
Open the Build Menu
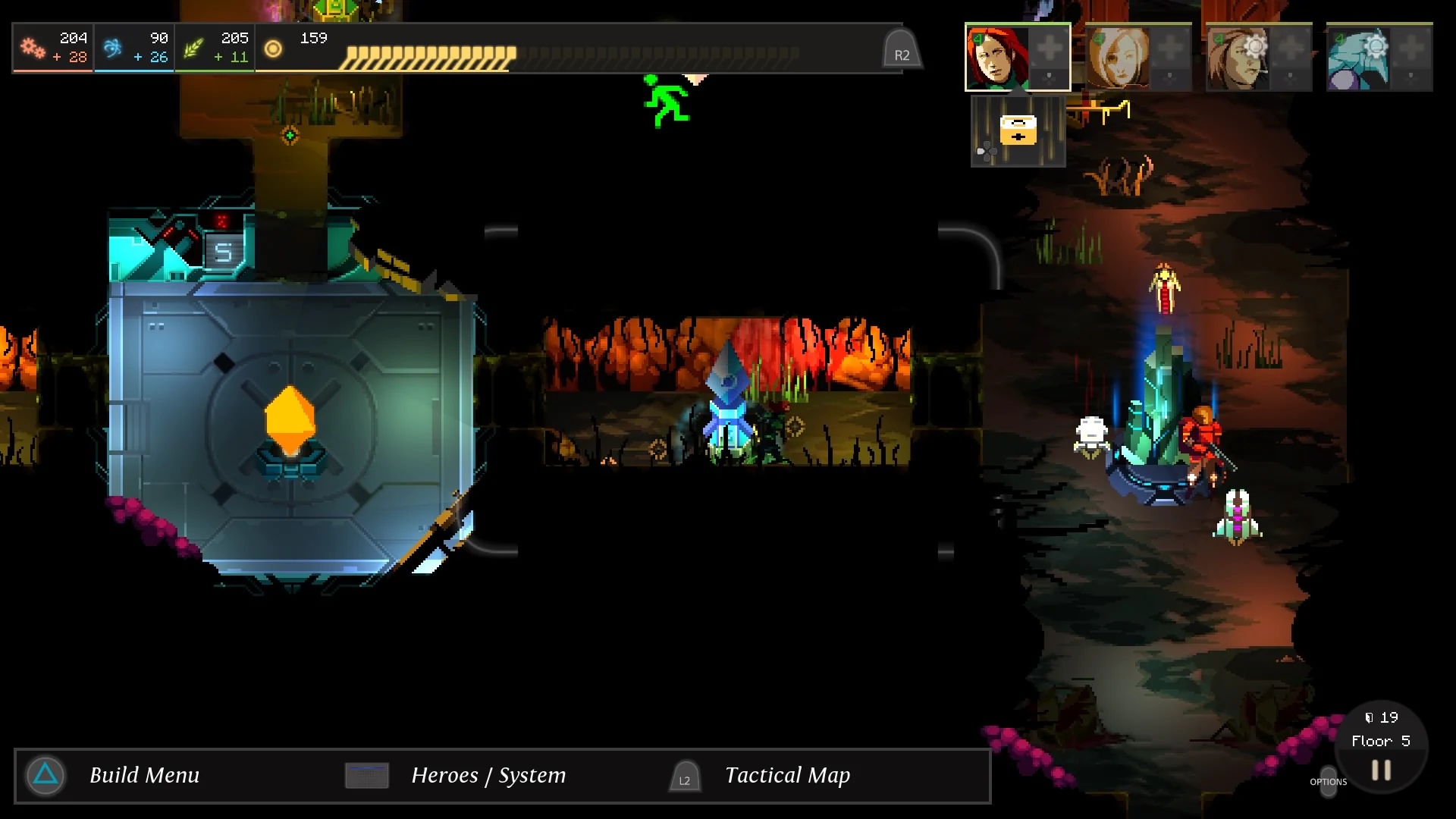point(144,776)
